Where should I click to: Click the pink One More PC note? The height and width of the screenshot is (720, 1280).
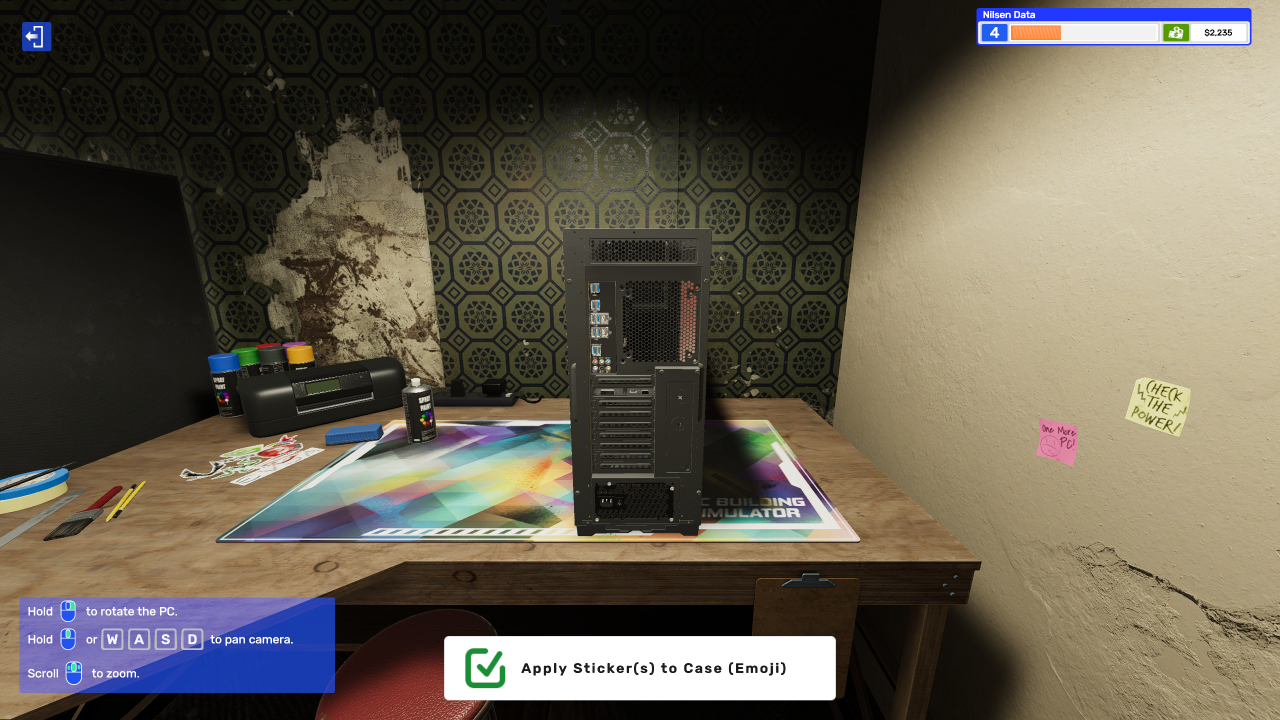click(x=1055, y=440)
